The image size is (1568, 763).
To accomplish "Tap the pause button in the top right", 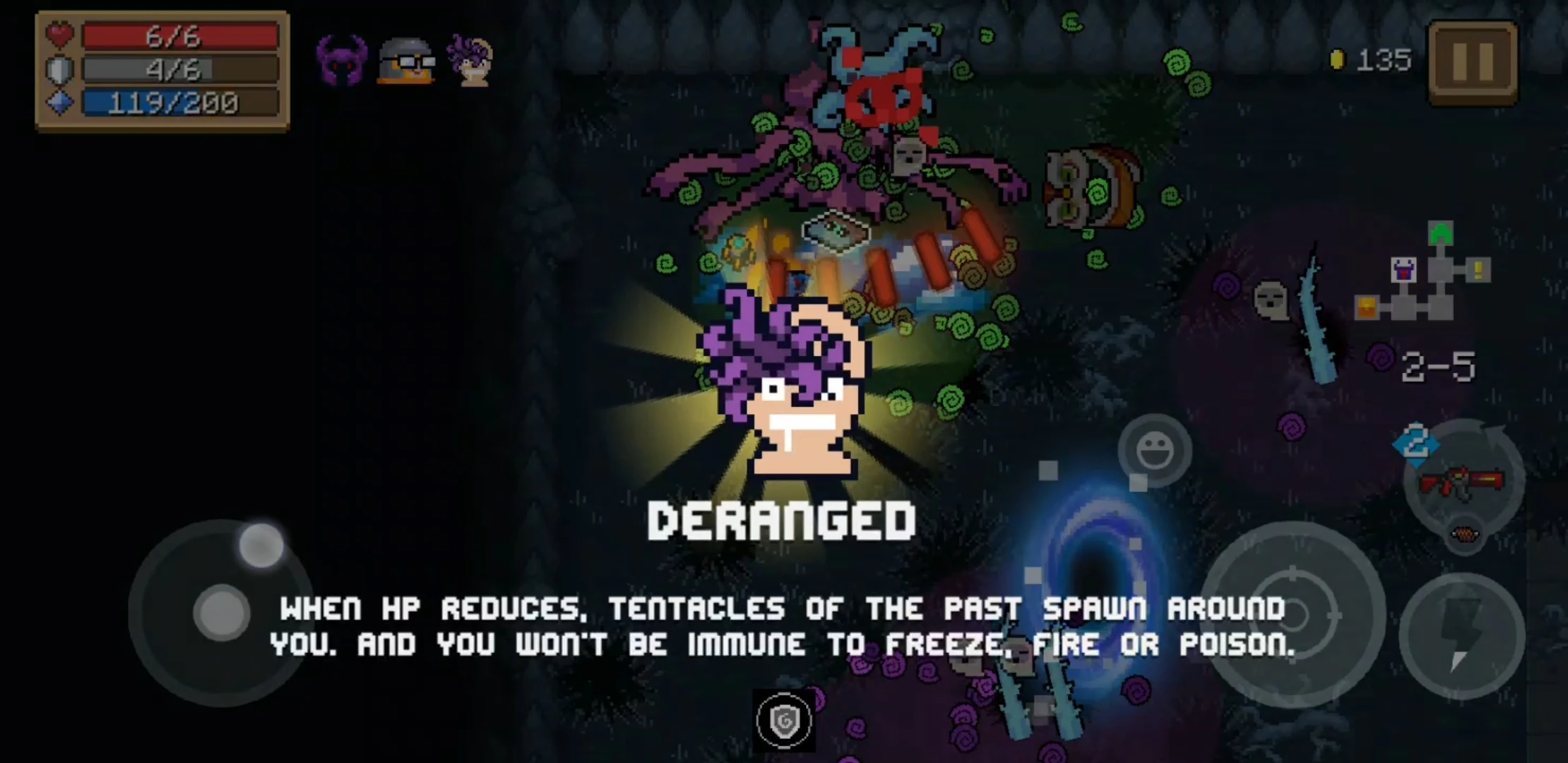I will [1474, 61].
